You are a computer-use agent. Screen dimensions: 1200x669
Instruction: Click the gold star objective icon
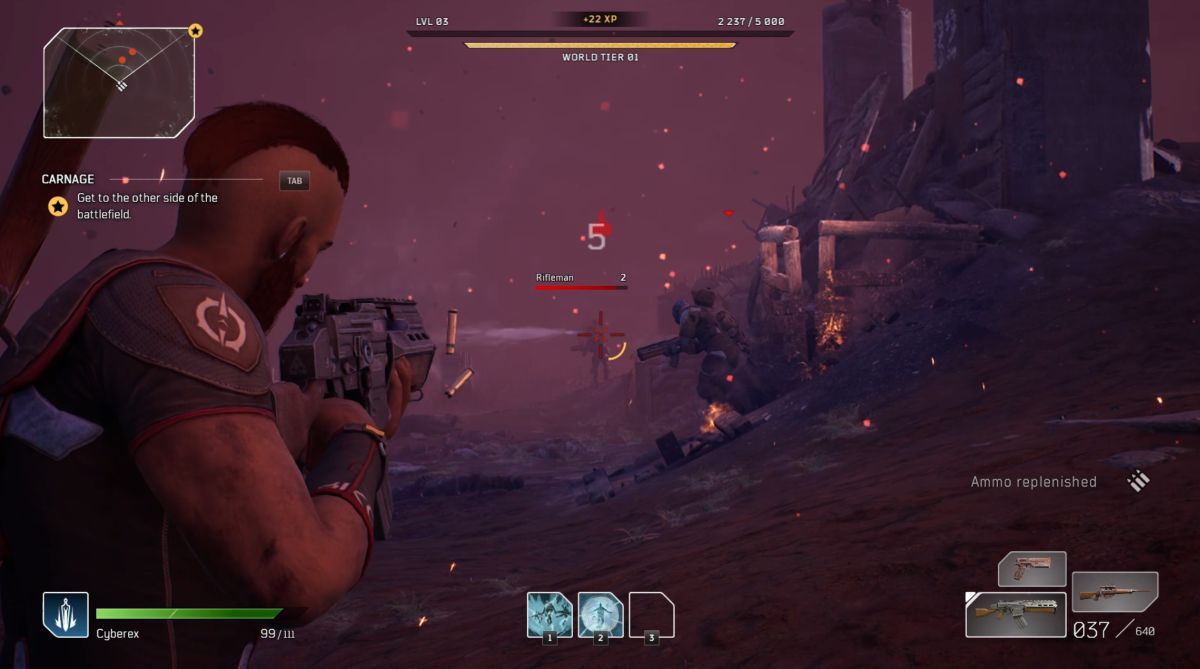coord(59,206)
